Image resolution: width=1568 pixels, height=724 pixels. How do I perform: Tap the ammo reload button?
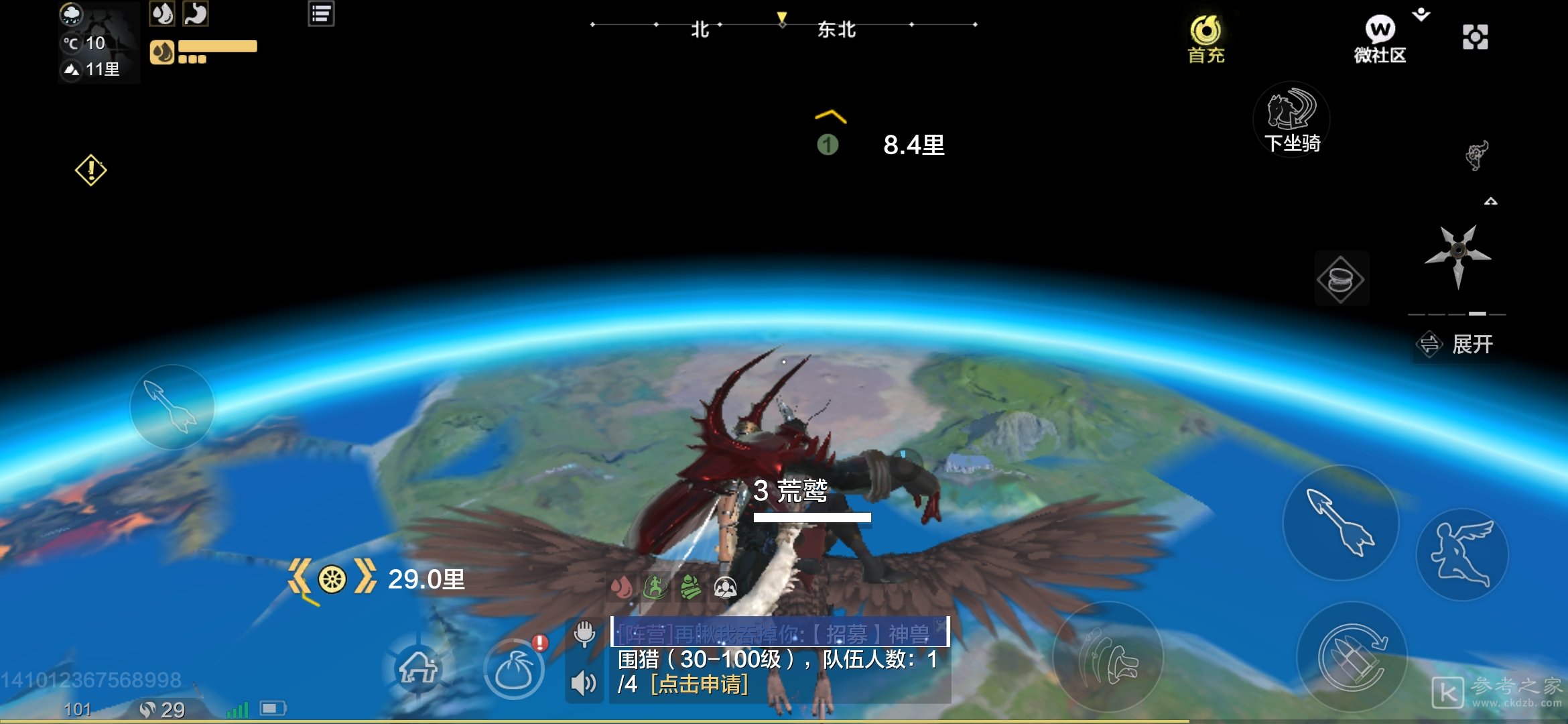[1352, 658]
